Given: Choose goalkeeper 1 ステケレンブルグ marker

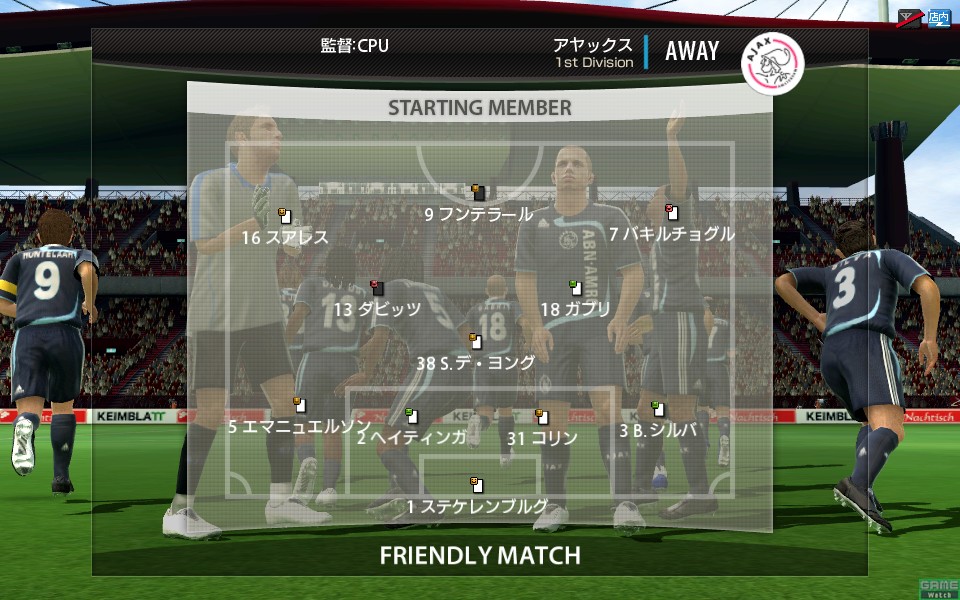Looking at the screenshot, I should 477,486.
